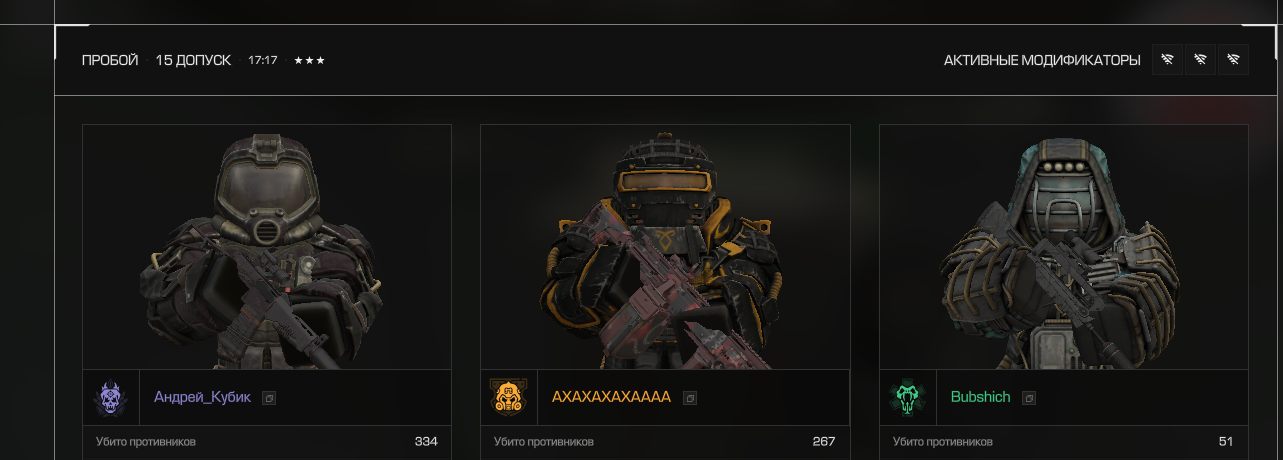Click the green emblem beside Bubshich
Viewport: 1283px width, 460px height.
pyautogui.click(x=907, y=398)
